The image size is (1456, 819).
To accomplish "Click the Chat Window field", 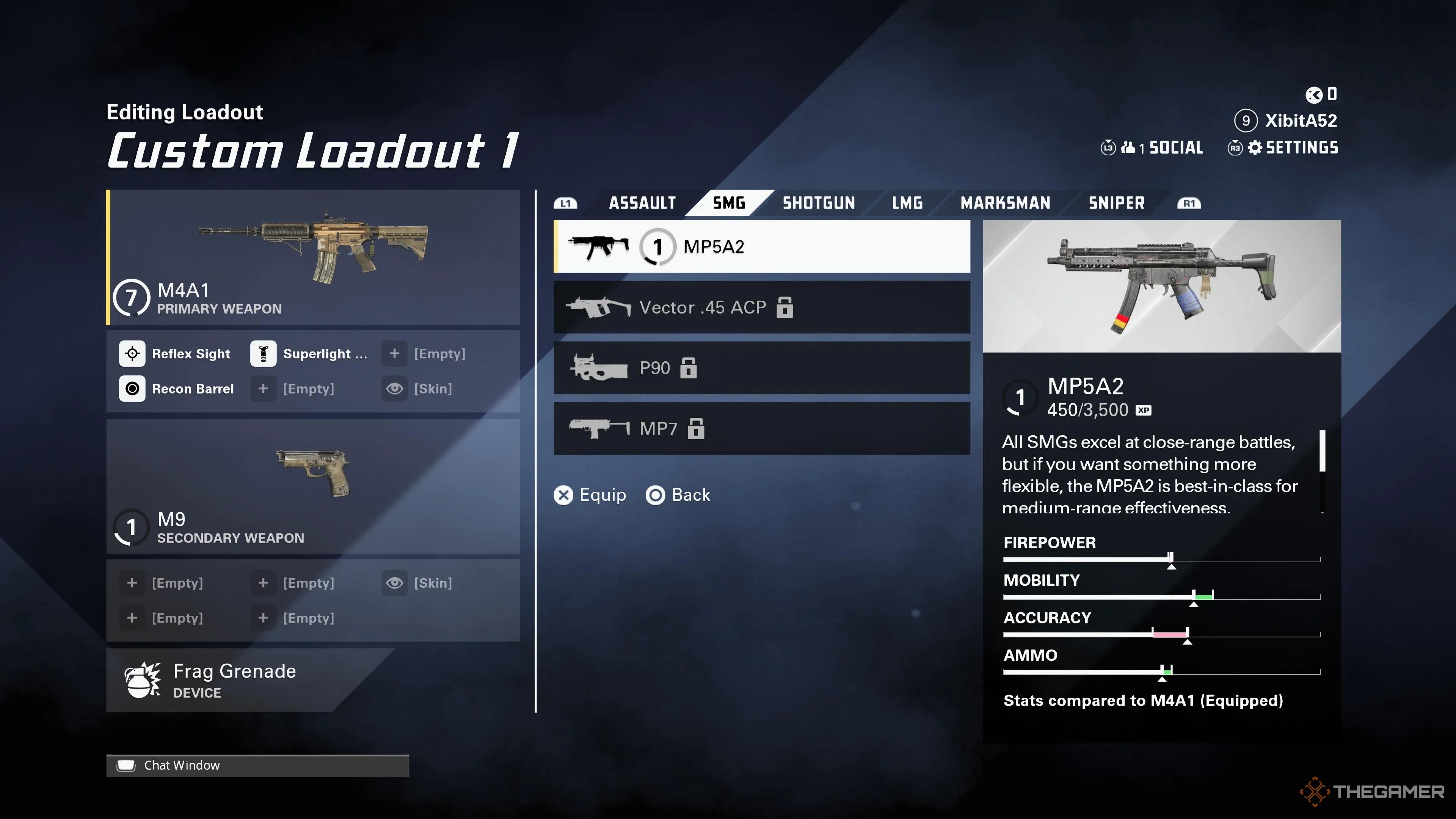I will point(182,765).
